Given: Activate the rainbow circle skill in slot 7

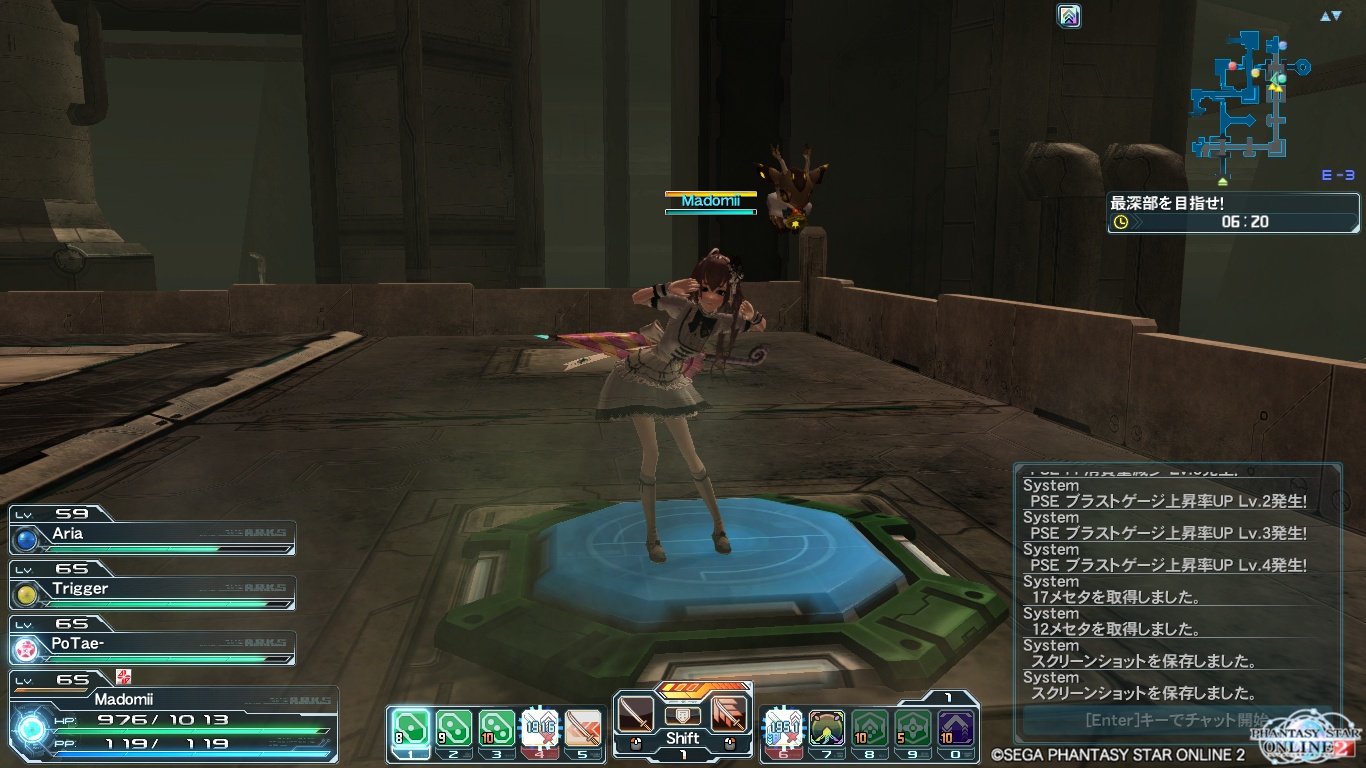Looking at the screenshot, I should (x=827, y=728).
